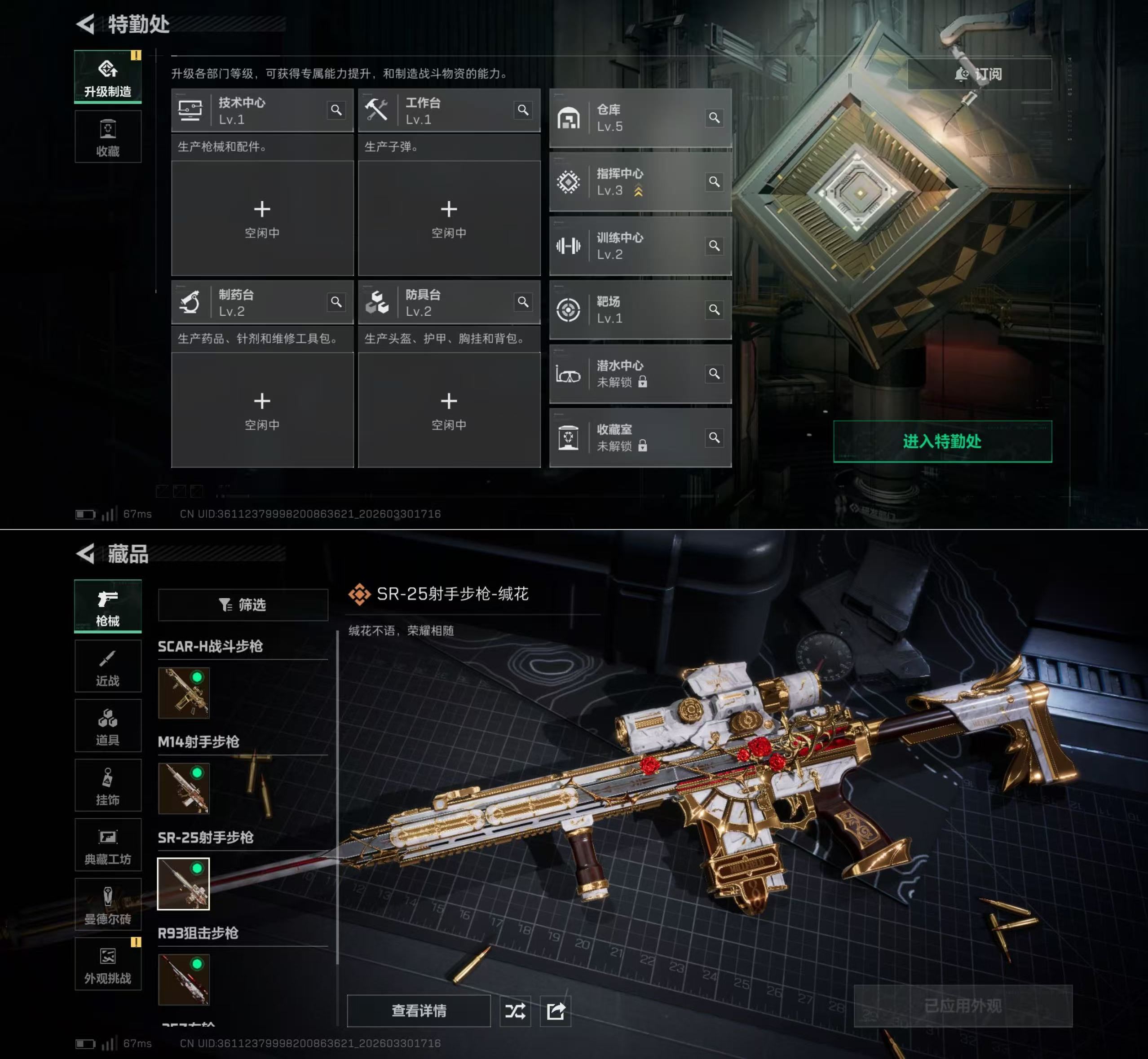Open the 道具 items category

(x=108, y=725)
